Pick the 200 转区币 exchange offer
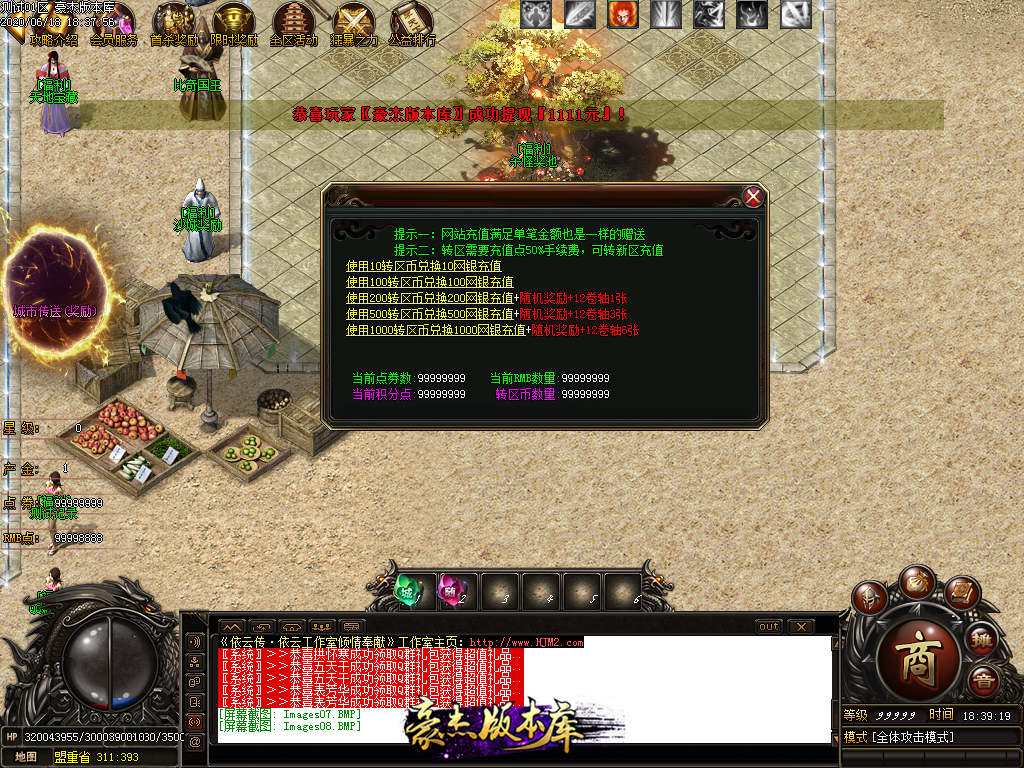This screenshot has width=1024, height=768. click(x=430, y=298)
